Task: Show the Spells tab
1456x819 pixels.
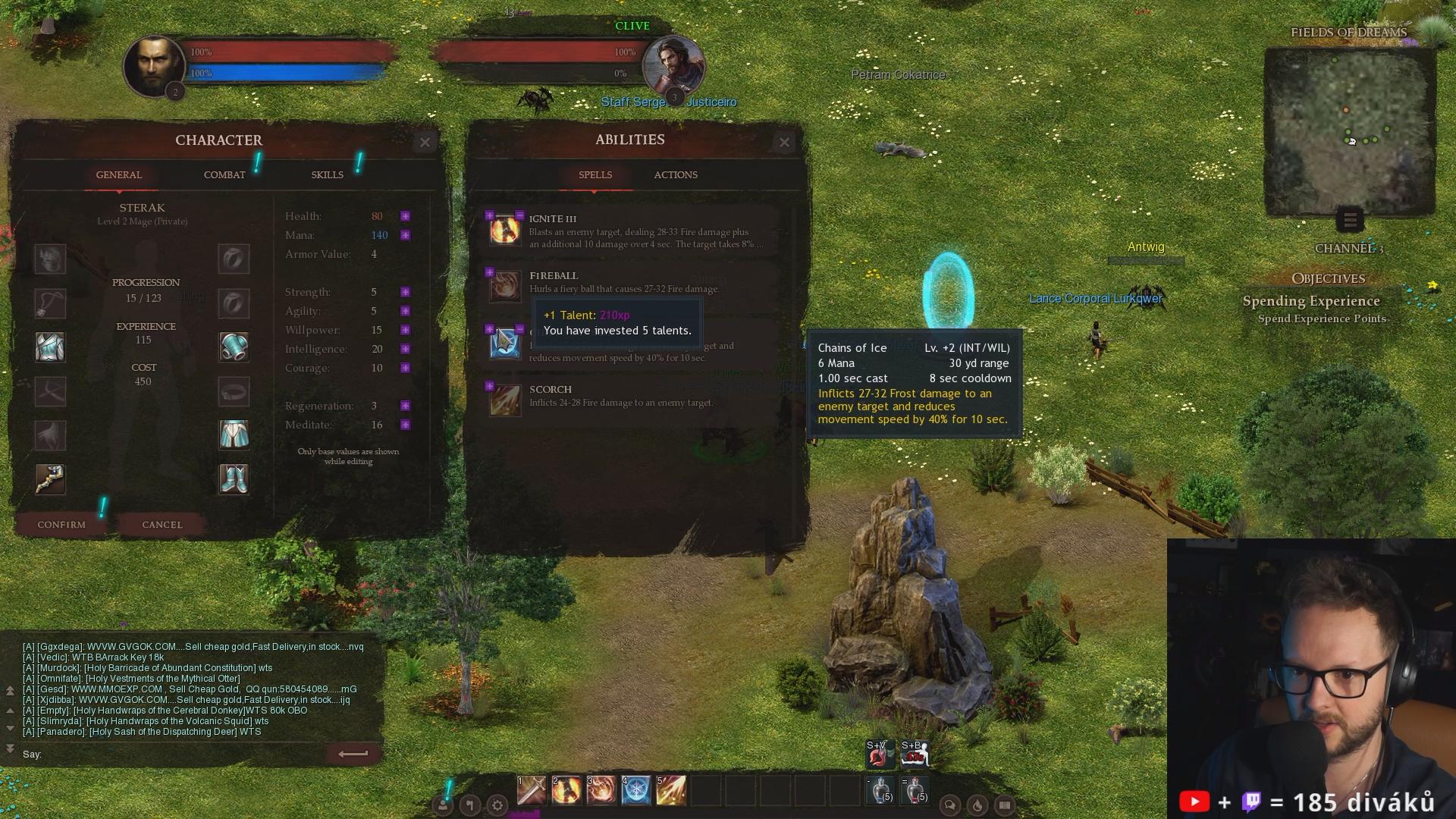Action: coord(595,174)
